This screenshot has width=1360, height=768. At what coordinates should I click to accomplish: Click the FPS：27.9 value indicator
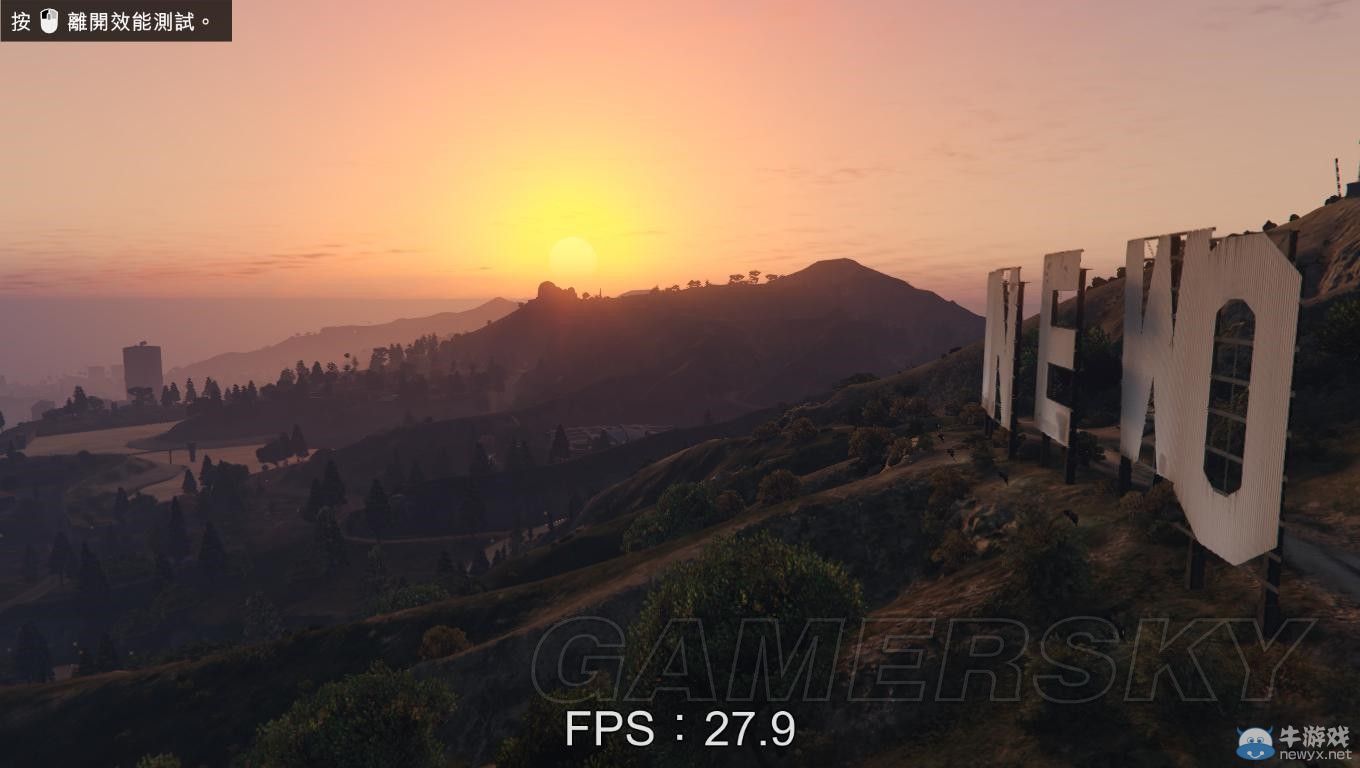point(679,731)
